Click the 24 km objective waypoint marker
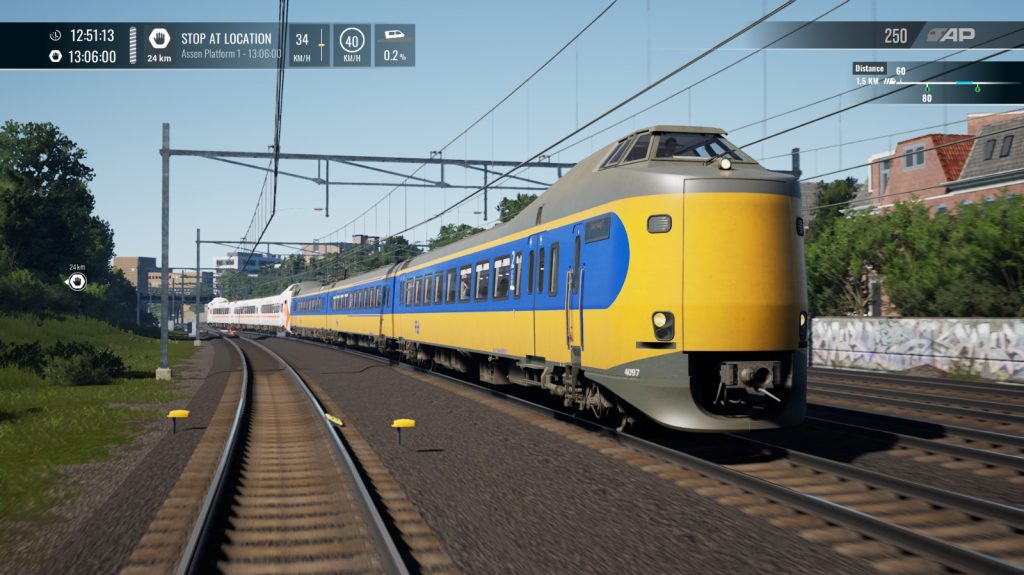The height and width of the screenshot is (575, 1024). click(76, 282)
